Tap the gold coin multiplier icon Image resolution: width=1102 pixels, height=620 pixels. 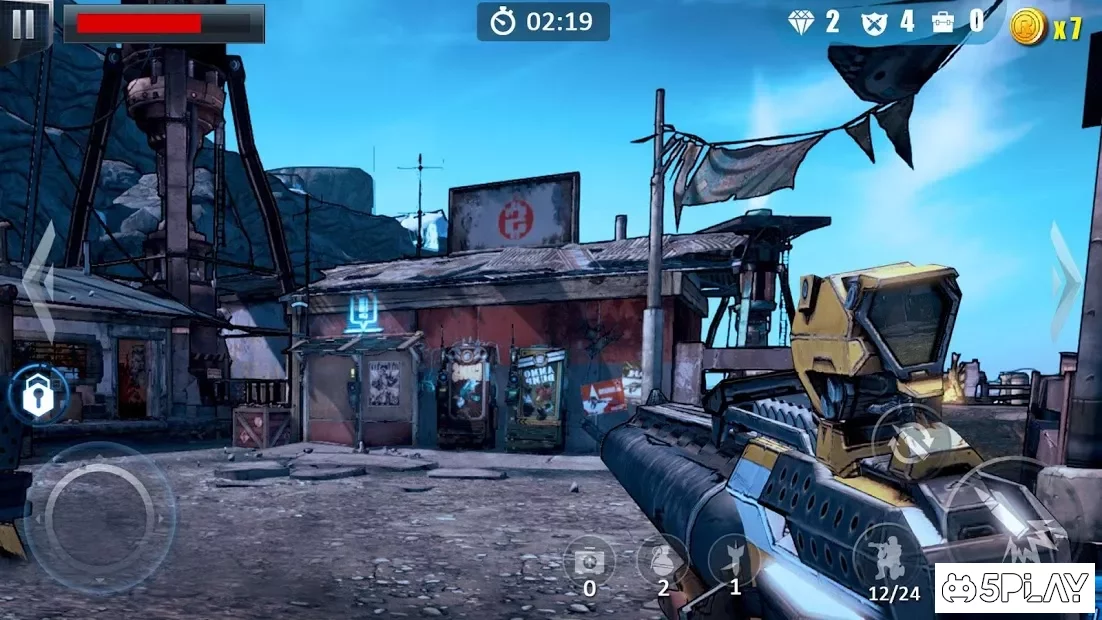tap(1027, 26)
